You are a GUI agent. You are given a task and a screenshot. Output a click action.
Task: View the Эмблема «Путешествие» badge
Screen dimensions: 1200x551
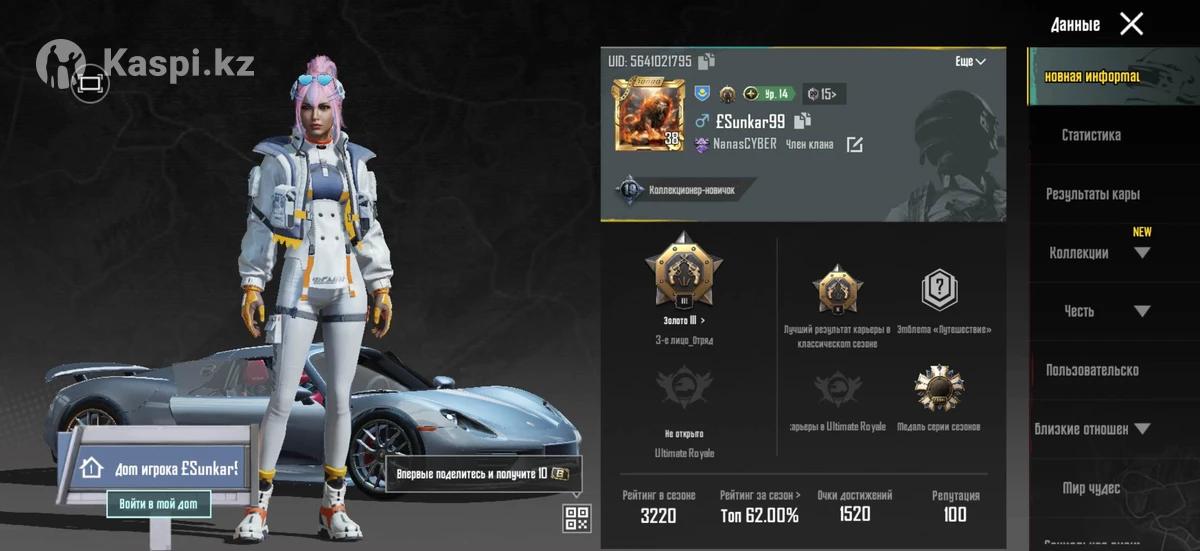(939, 291)
